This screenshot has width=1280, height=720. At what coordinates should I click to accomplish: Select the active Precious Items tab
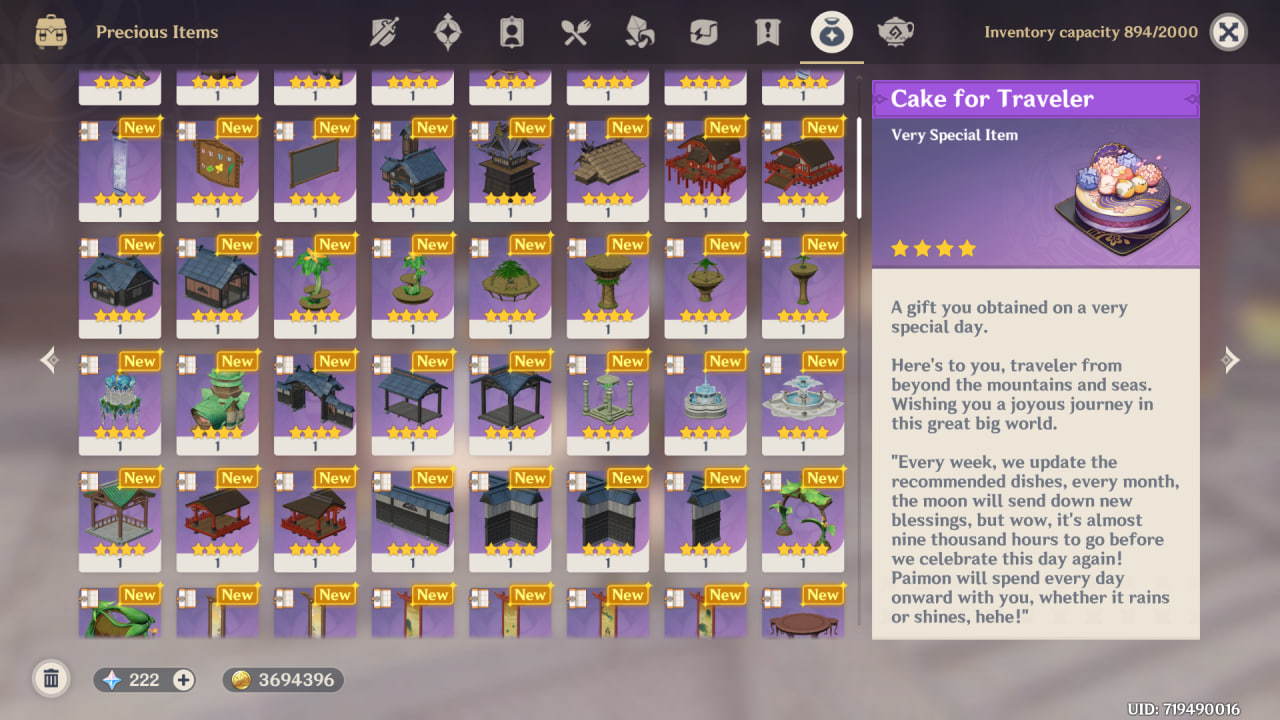point(831,31)
